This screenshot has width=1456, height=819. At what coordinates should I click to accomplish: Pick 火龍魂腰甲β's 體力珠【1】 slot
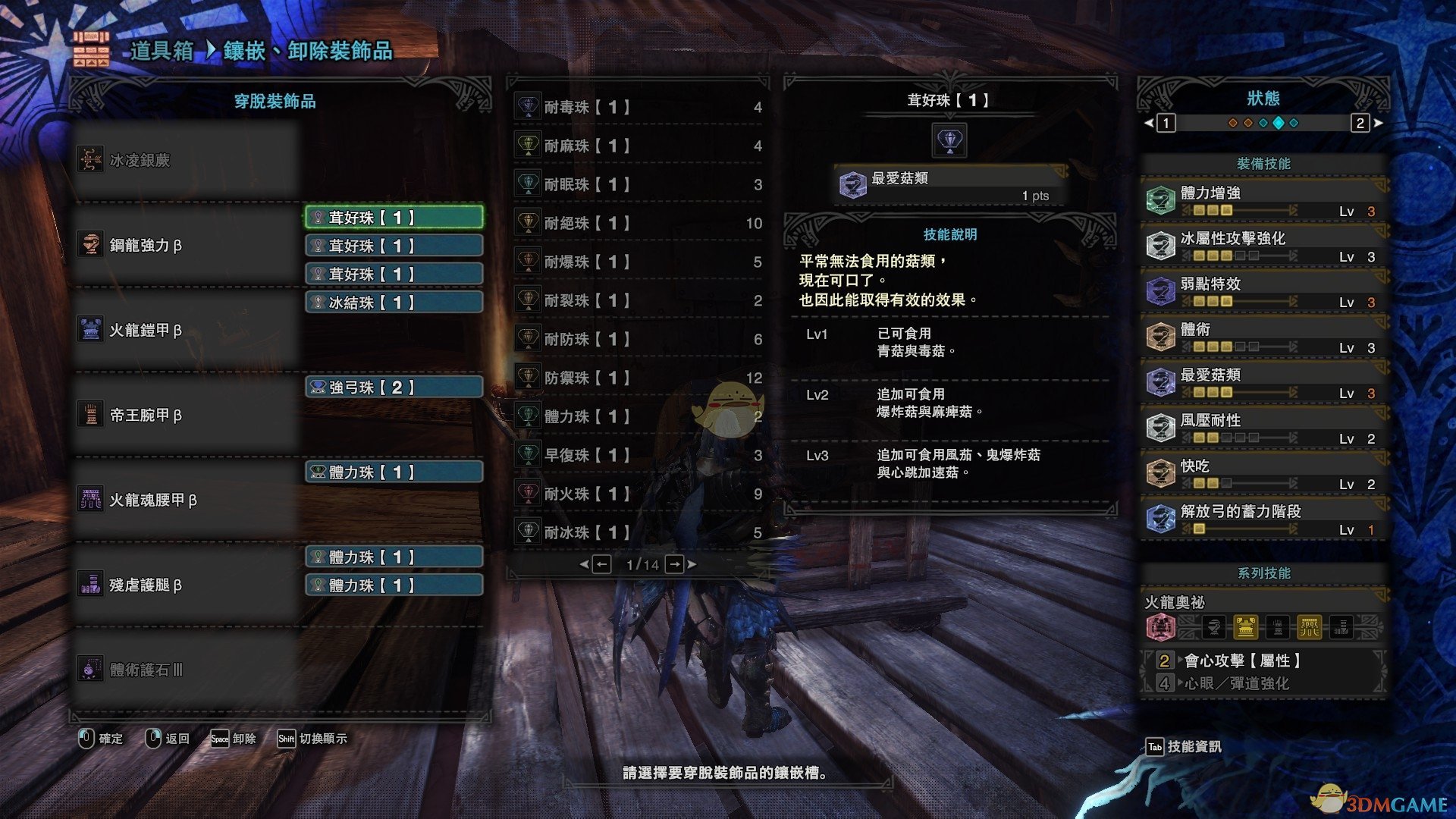click(394, 472)
